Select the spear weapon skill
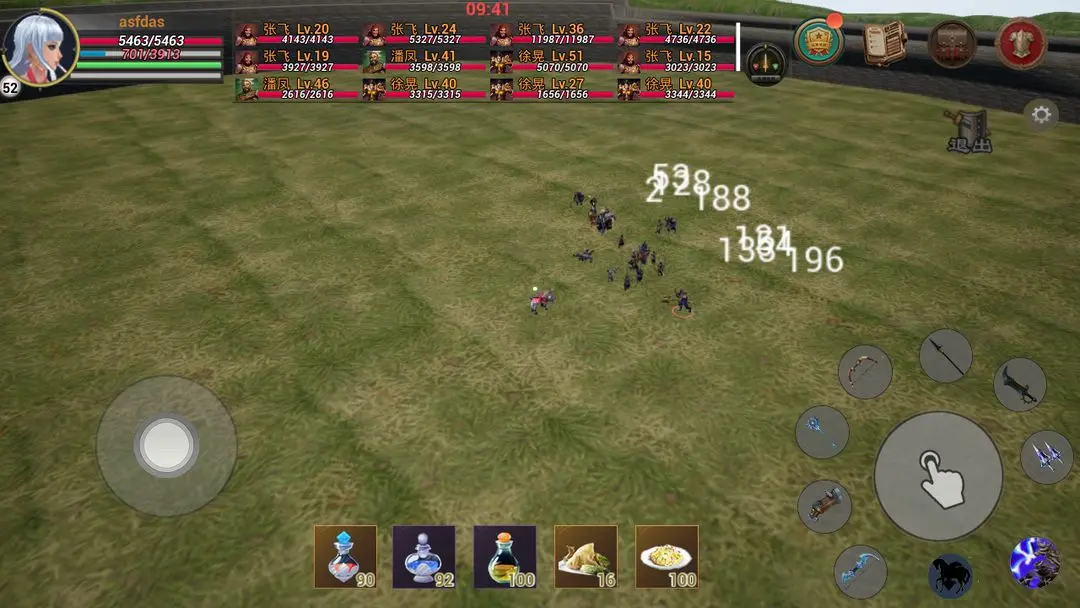Viewport: 1080px width, 608px height. [x=945, y=356]
